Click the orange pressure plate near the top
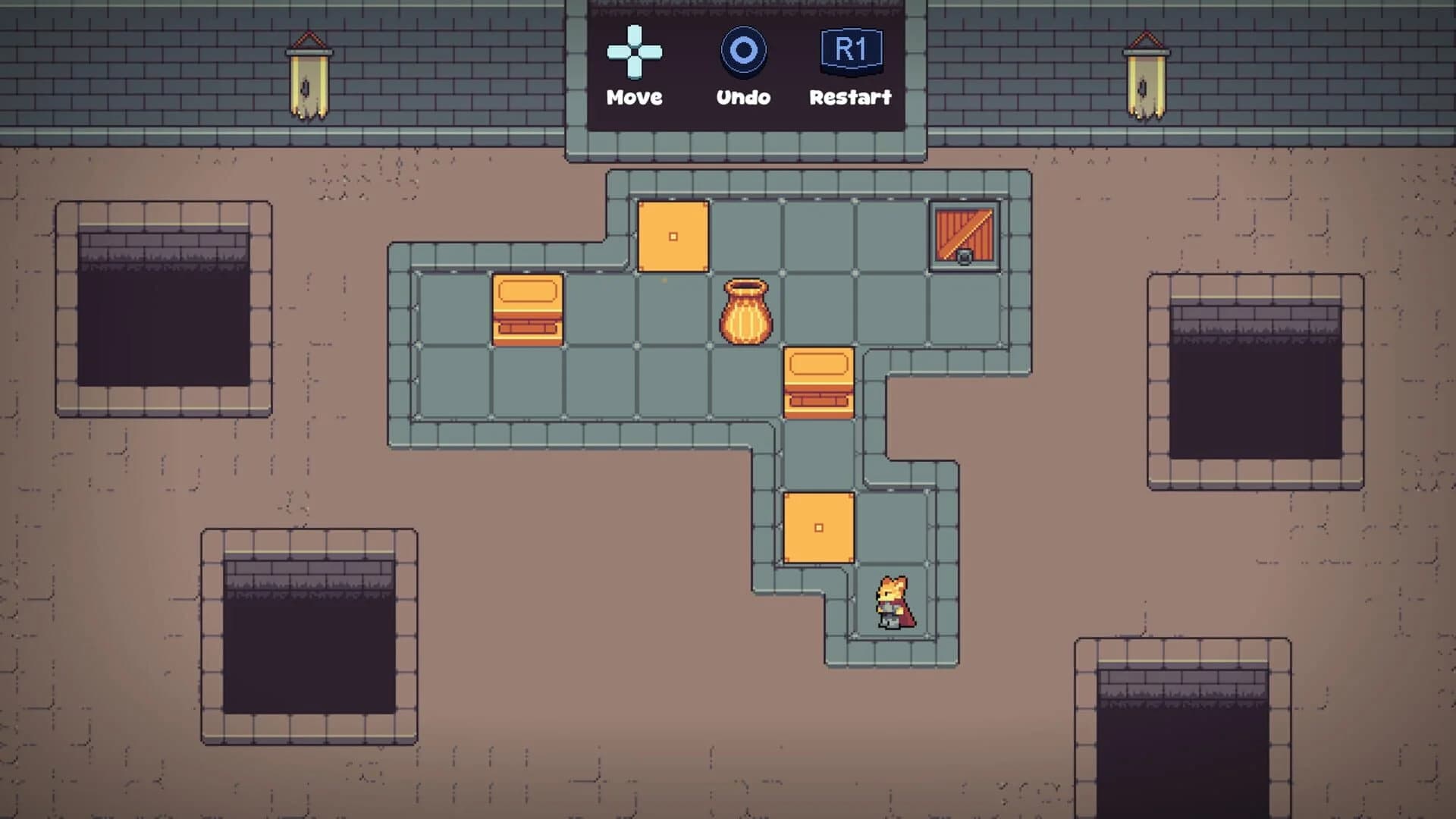Screen dimensions: 1456x819 coord(672,237)
